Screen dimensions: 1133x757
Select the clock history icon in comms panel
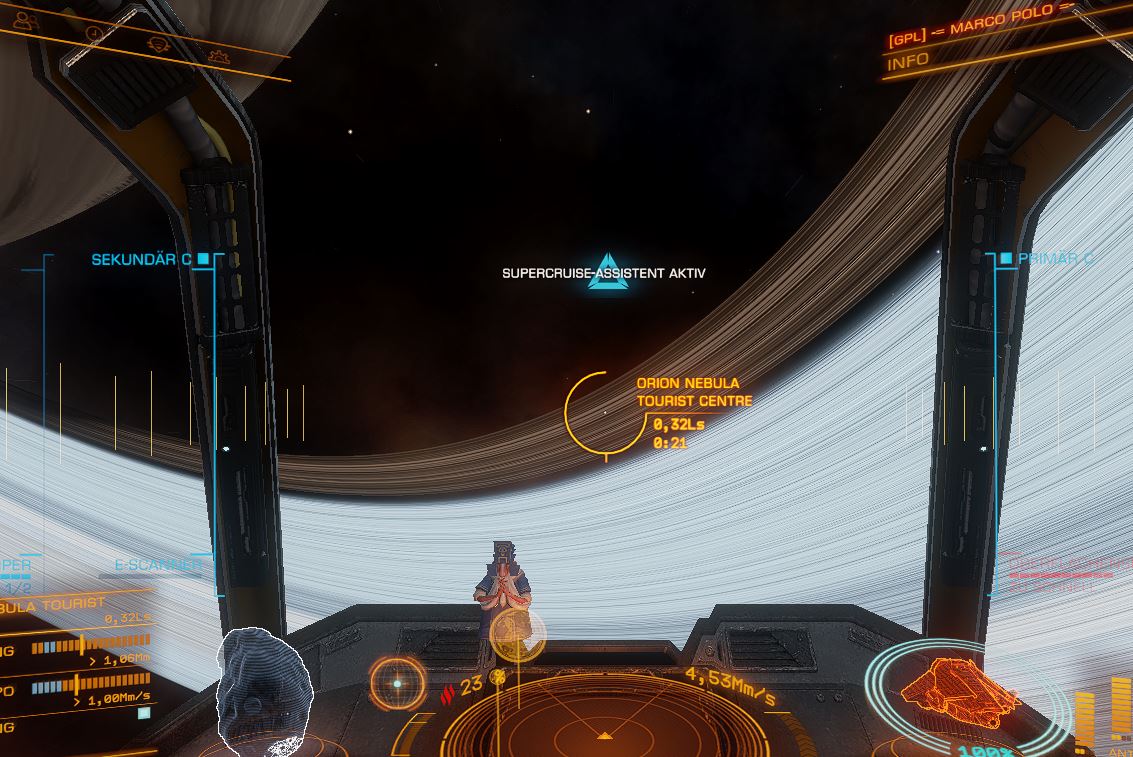pyautogui.click(x=95, y=32)
